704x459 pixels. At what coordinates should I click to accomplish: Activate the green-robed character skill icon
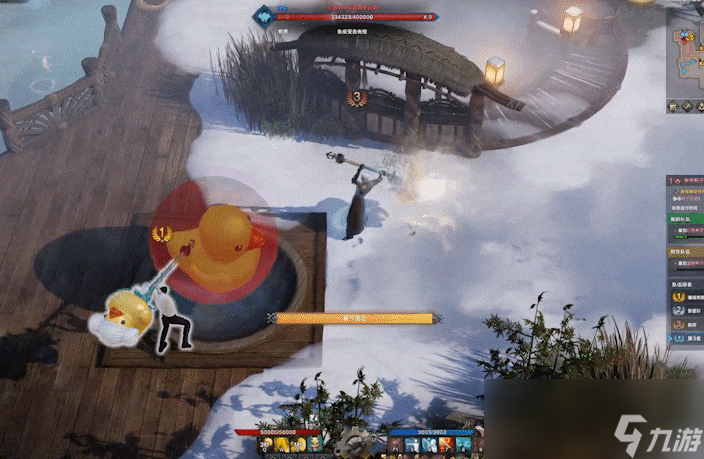coord(314,443)
